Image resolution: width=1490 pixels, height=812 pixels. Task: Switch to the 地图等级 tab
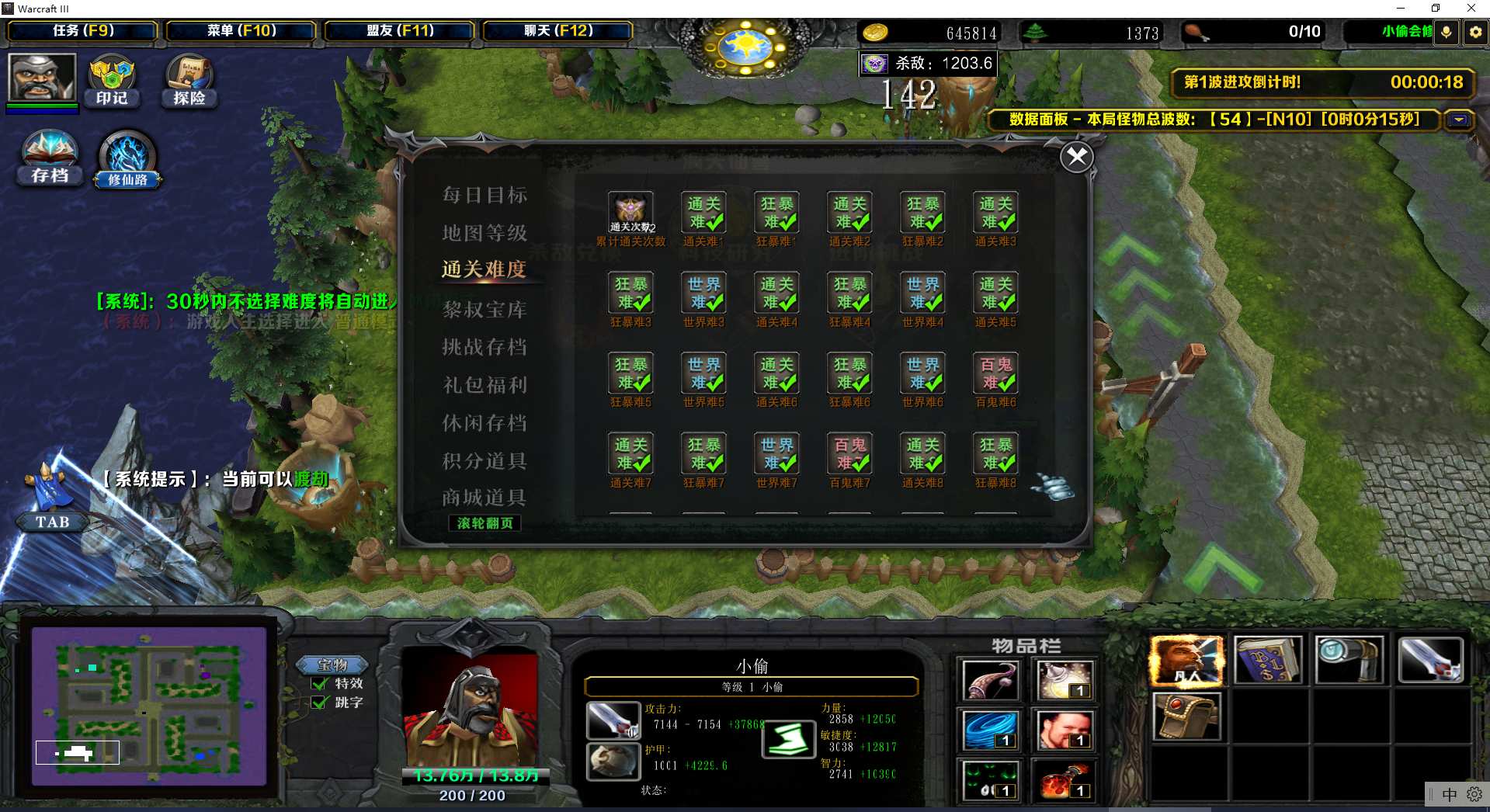[x=485, y=233]
